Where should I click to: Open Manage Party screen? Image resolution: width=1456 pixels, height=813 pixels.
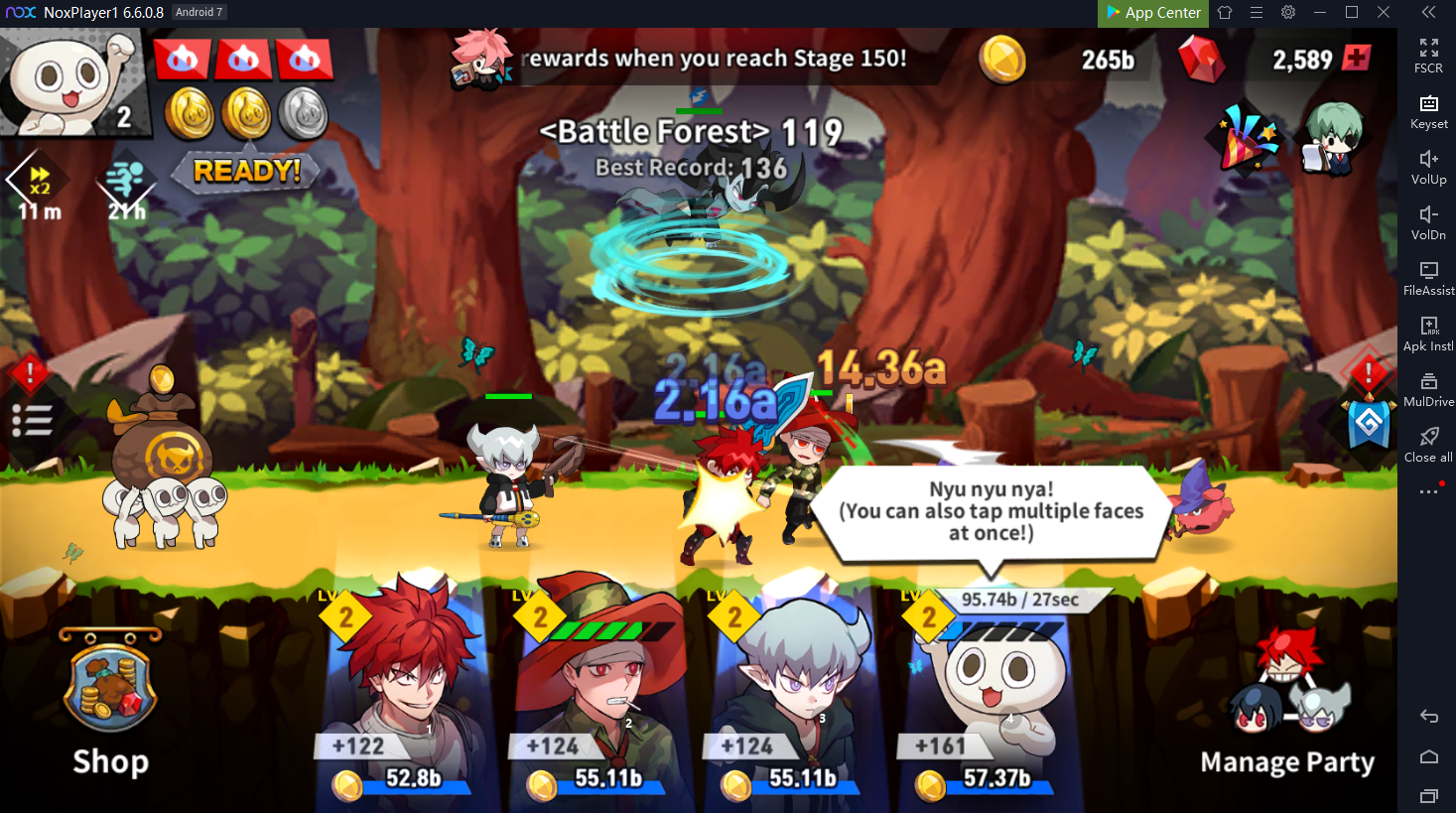tap(1287, 707)
